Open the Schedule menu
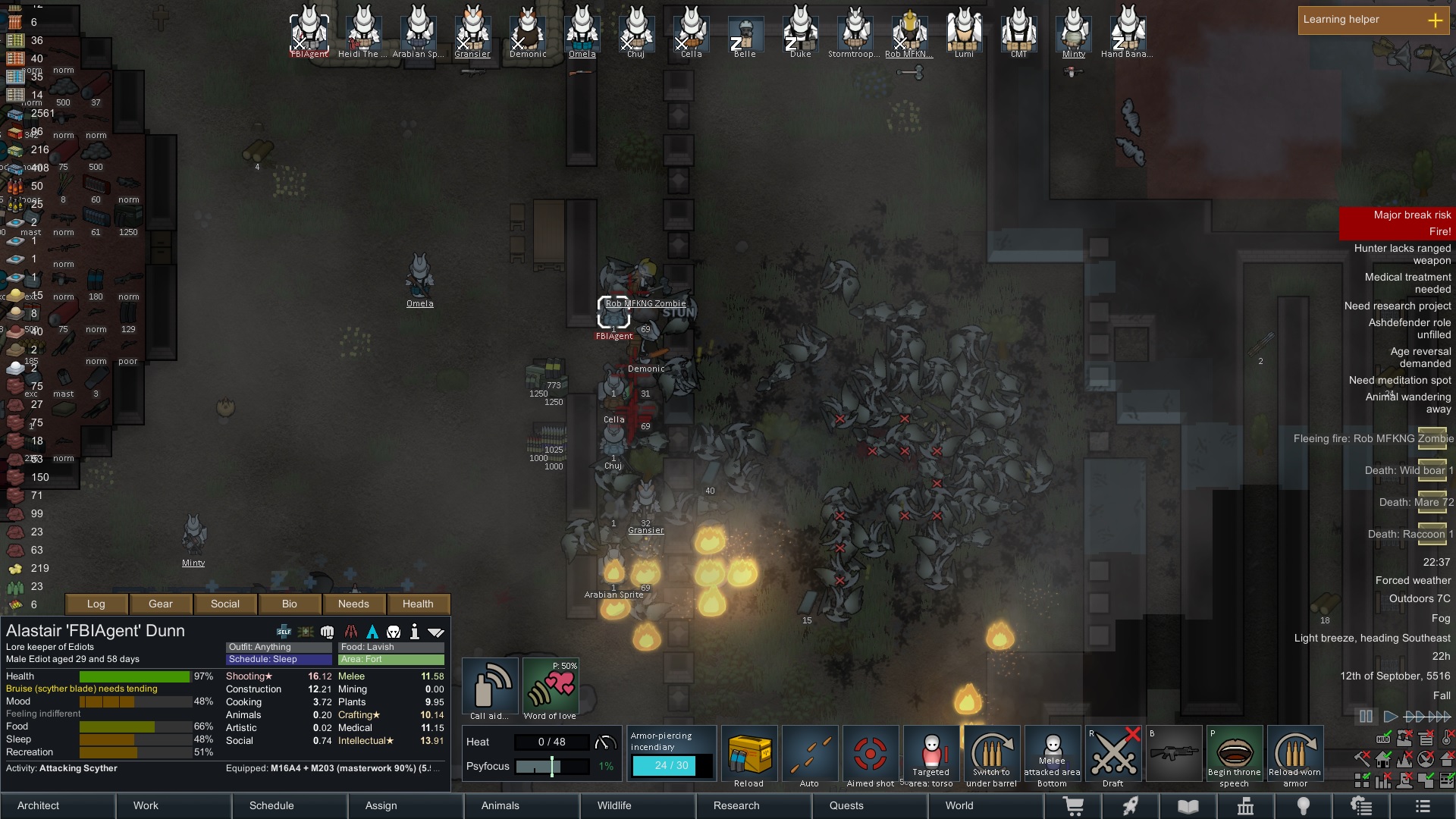The image size is (1456, 819). point(271,805)
